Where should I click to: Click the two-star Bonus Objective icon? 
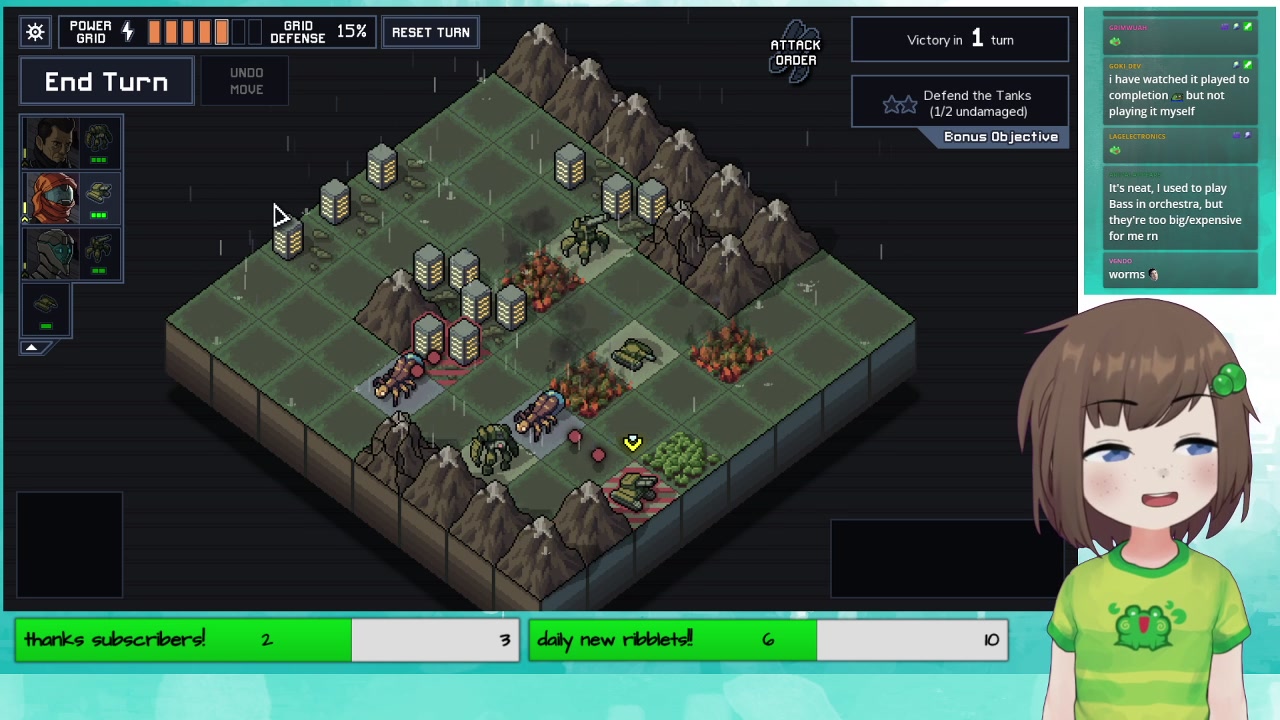click(899, 103)
